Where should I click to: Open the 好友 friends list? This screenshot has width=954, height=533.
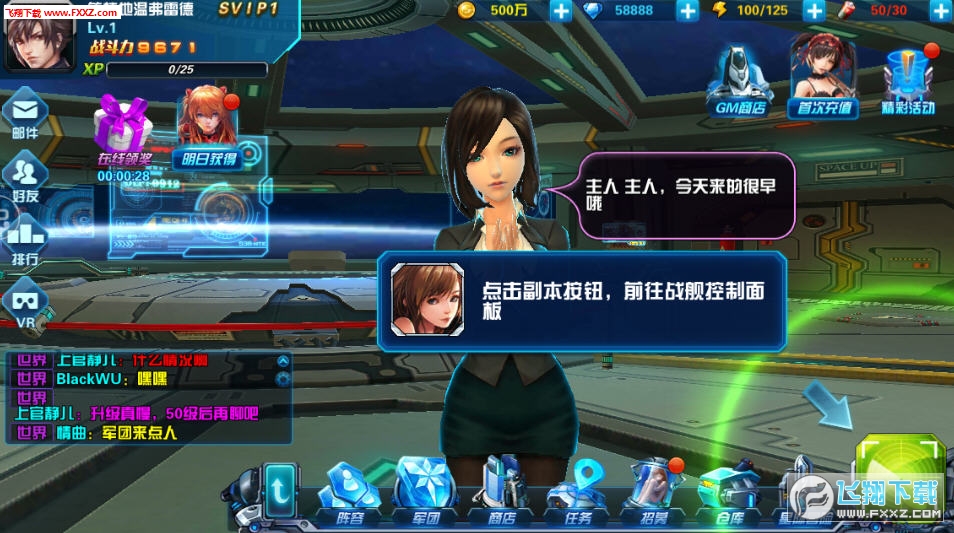pos(26,177)
